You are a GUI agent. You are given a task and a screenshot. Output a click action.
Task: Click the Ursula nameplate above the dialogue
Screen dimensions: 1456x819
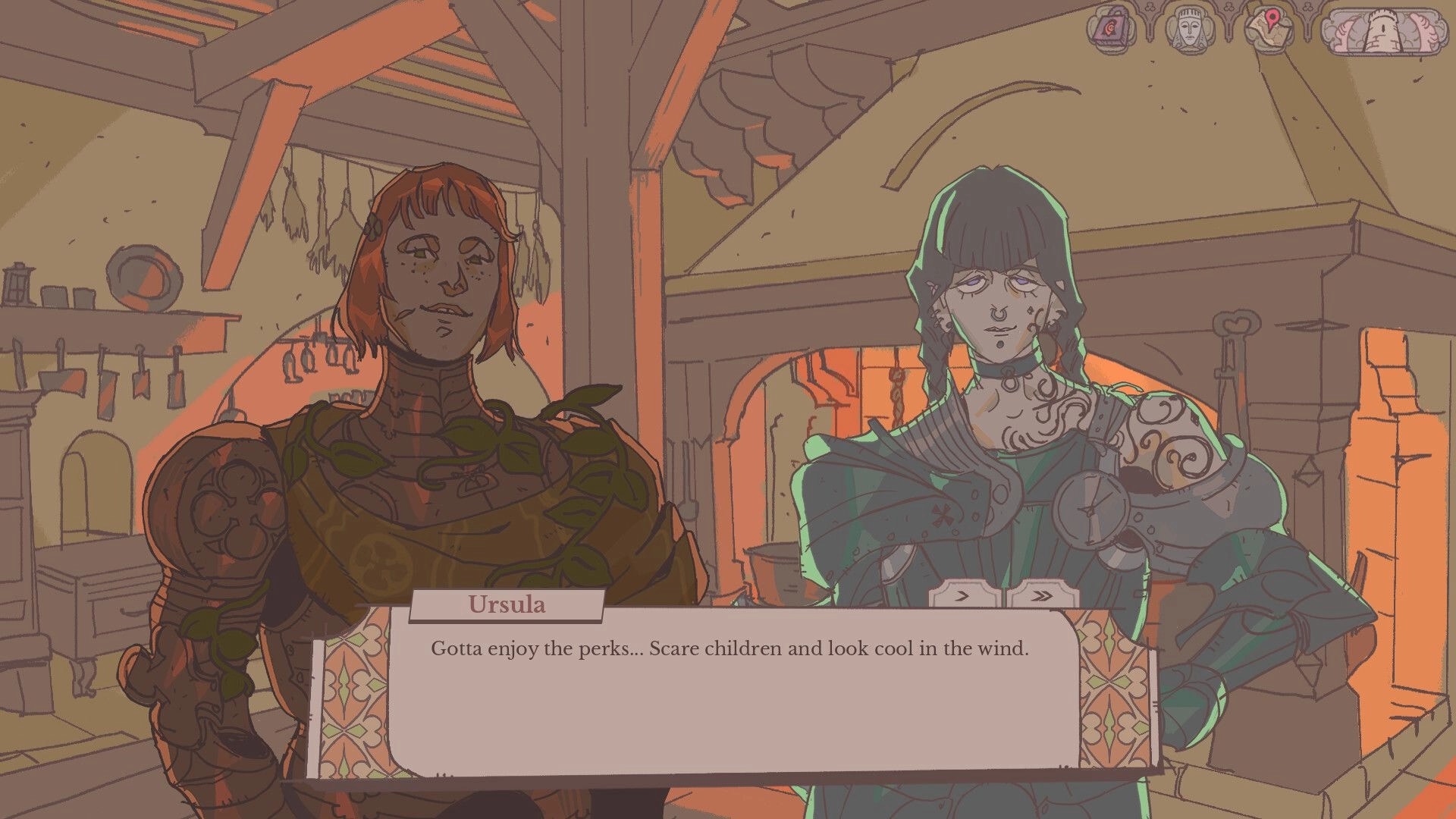point(507,604)
